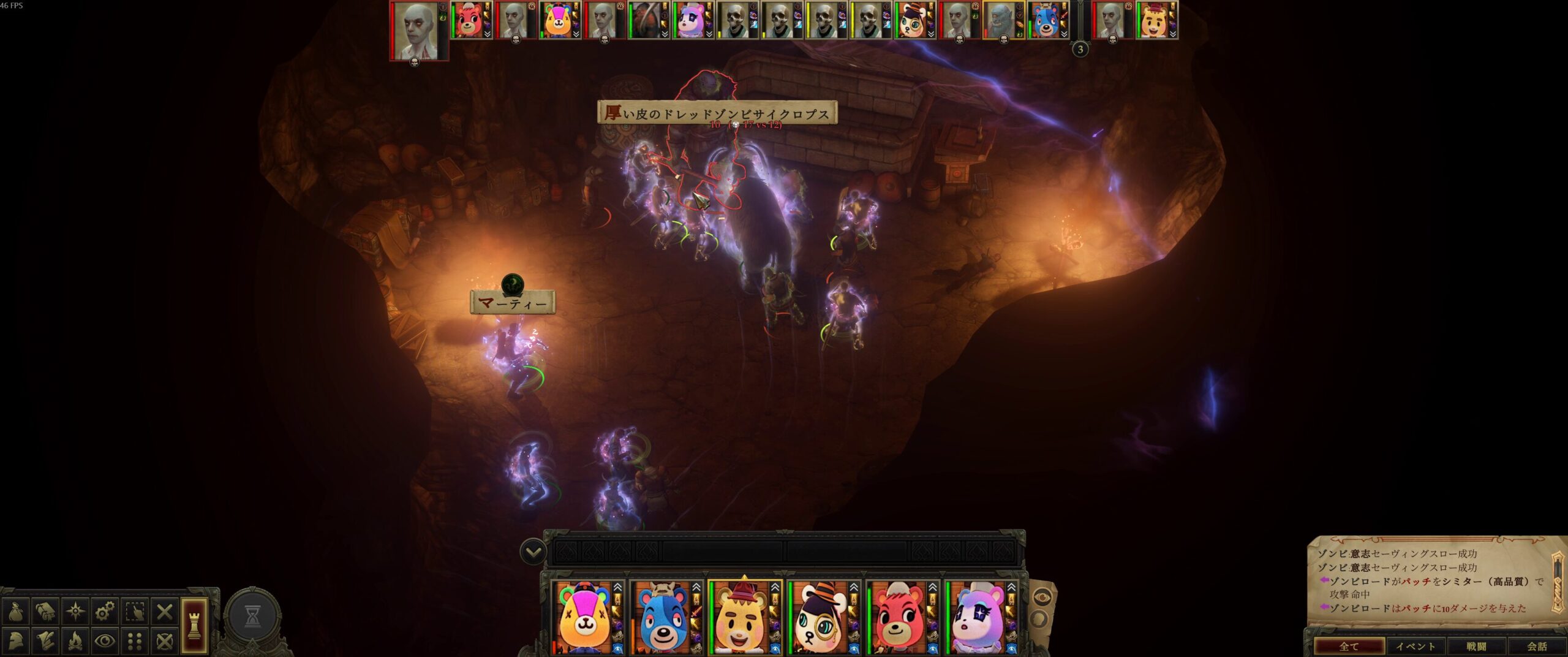The image size is (1568, 657).
Task: Switch combat log to イベント tab
Action: pyautogui.click(x=1415, y=647)
